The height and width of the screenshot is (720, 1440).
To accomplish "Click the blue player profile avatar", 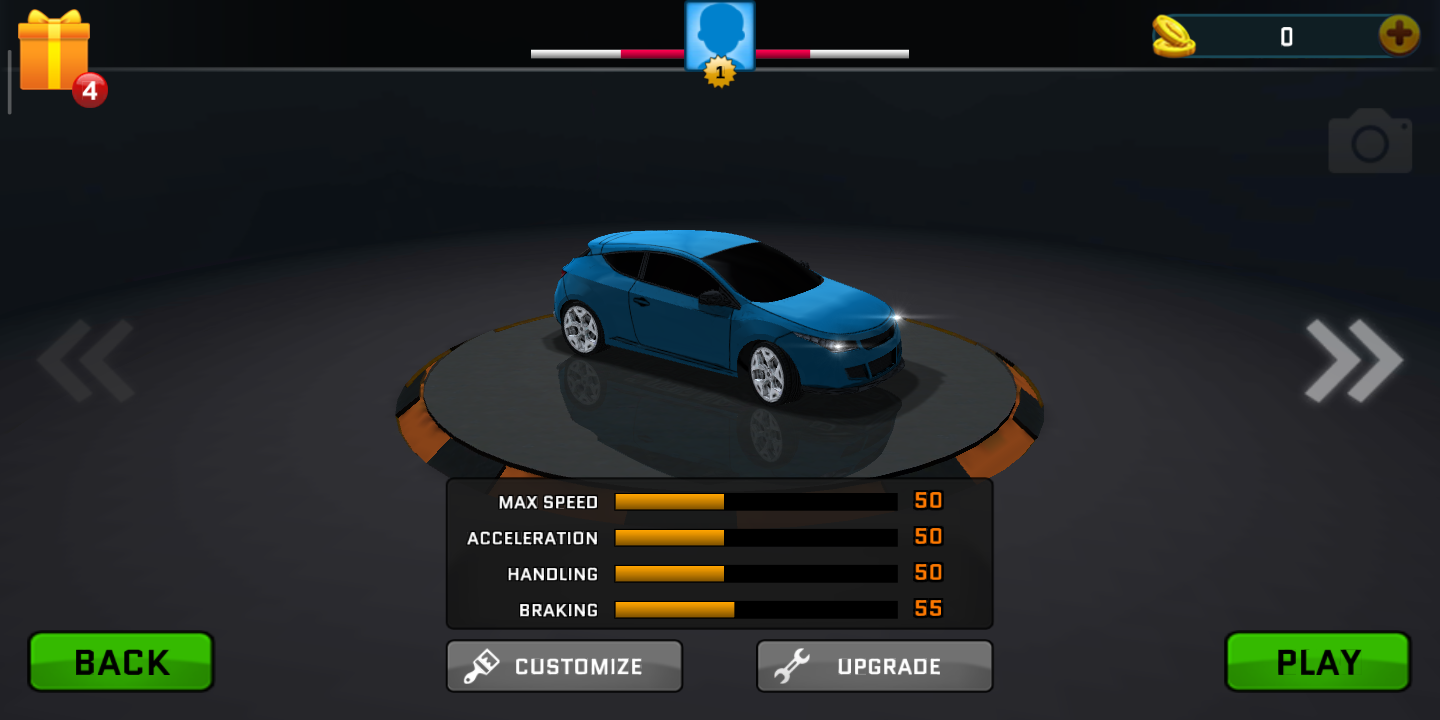I will point(719,37).
